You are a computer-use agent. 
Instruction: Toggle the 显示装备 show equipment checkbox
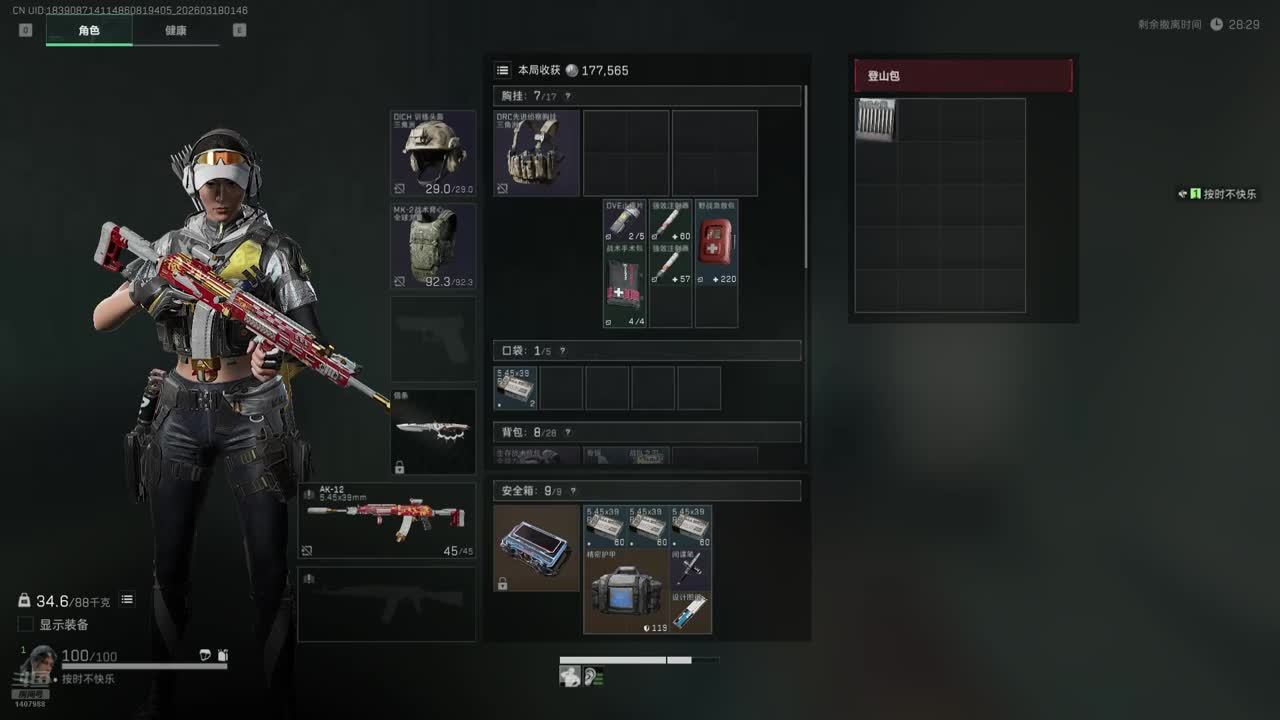[26, 625]
